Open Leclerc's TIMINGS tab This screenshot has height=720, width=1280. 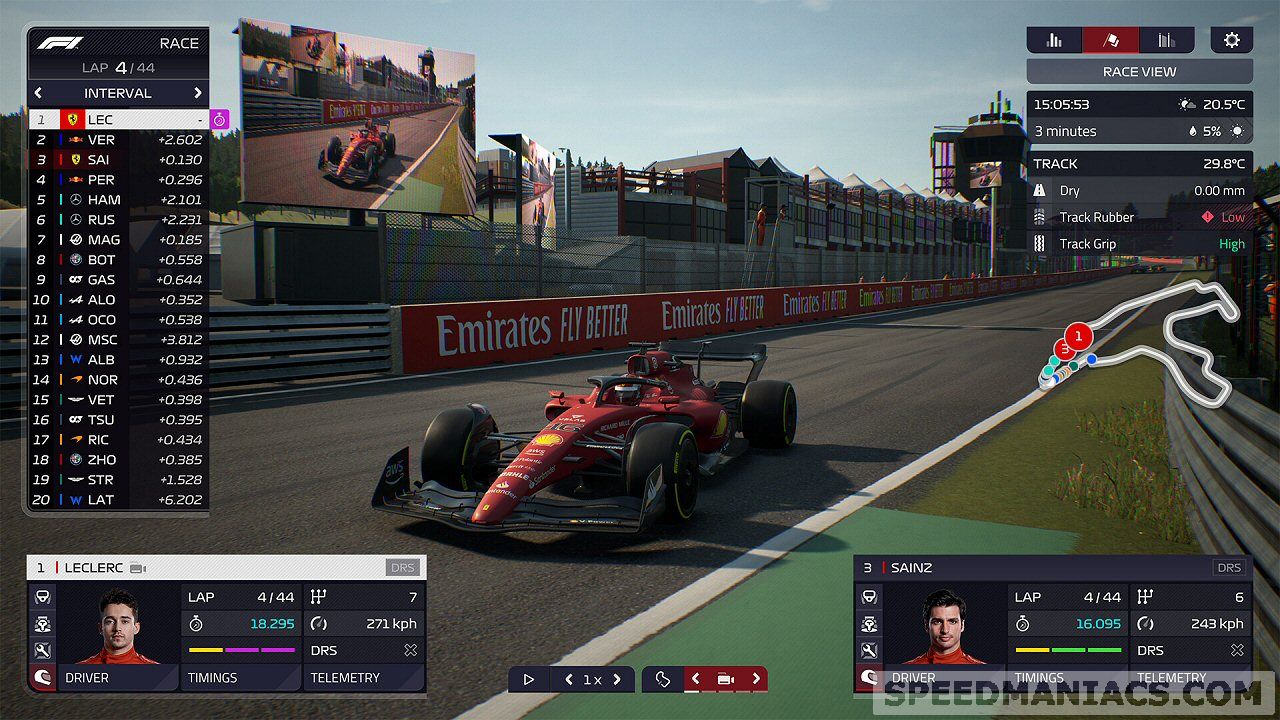[241, 678]
